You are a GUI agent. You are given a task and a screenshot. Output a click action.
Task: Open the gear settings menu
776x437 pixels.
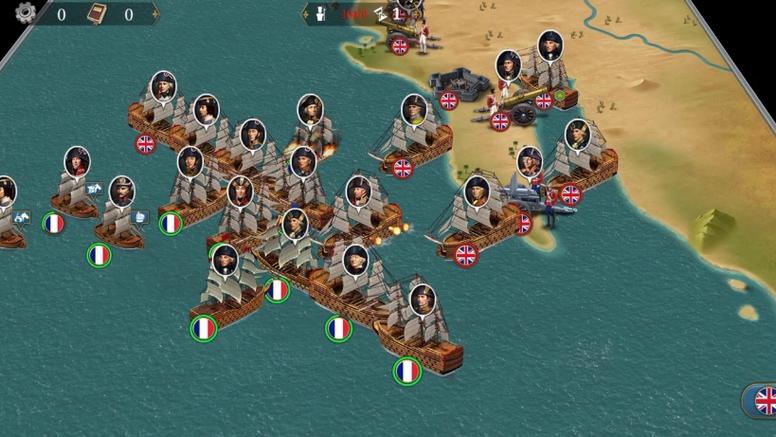[x=25, y=13]
